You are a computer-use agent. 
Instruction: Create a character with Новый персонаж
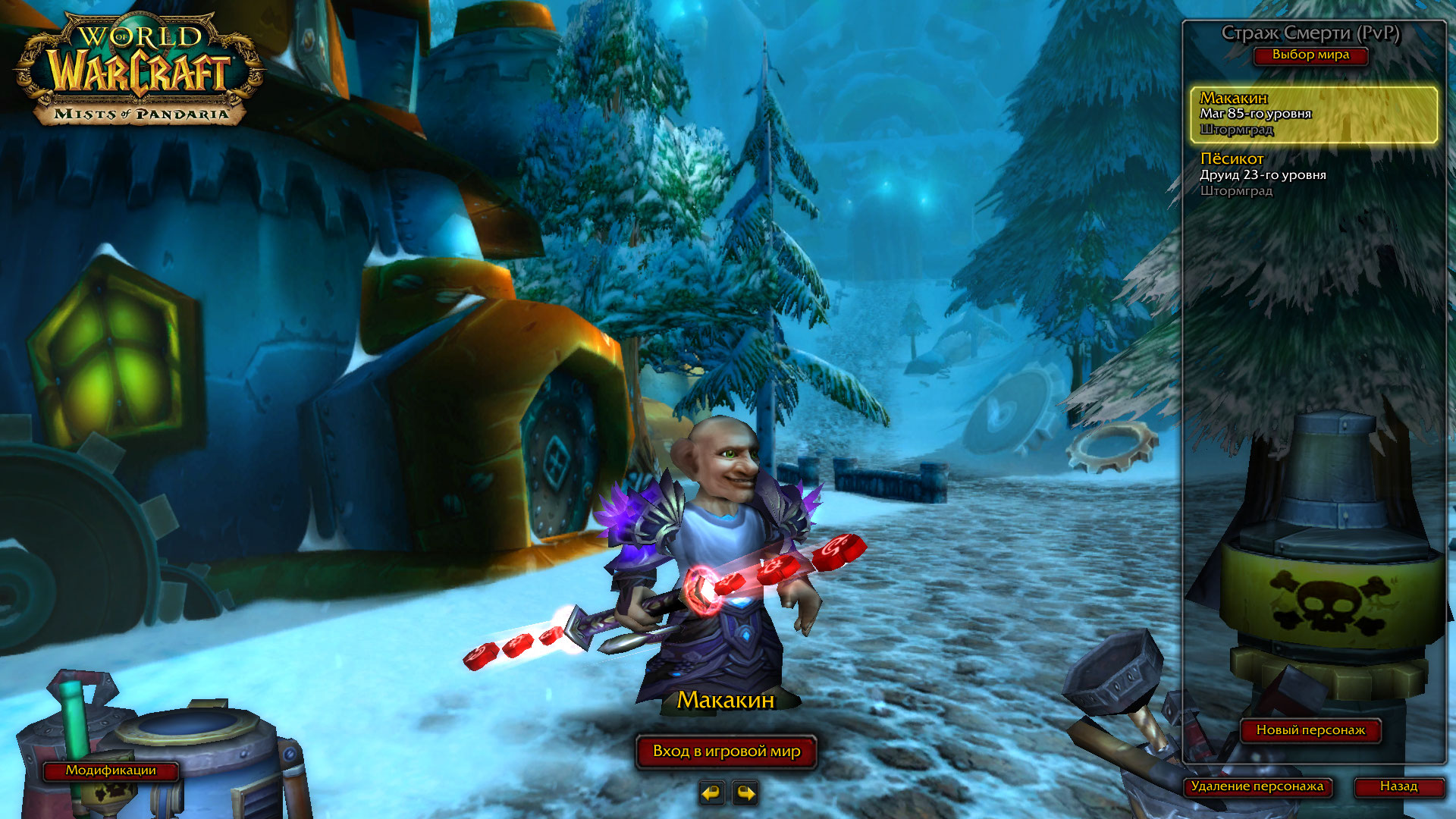pos(1310,730)
